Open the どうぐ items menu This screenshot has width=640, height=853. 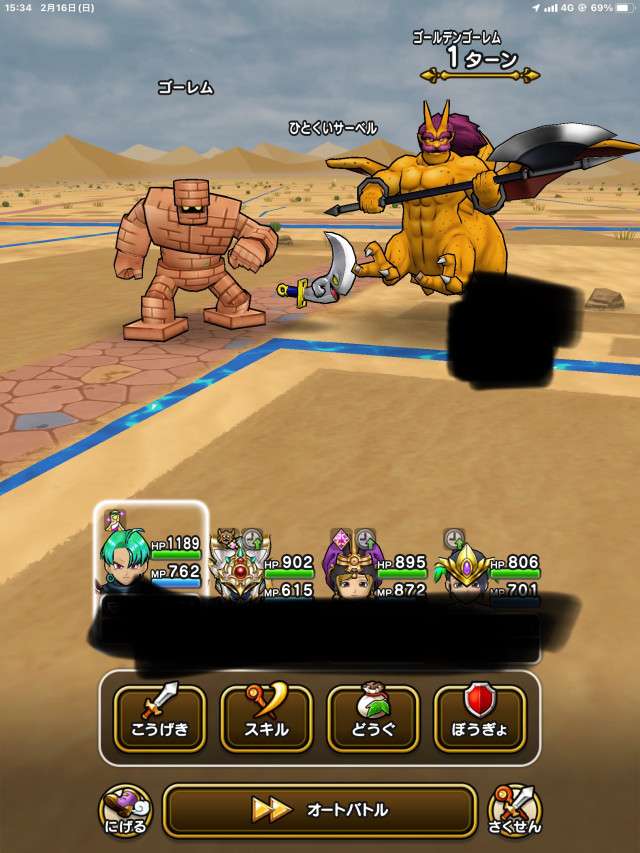tap(373, 717)
